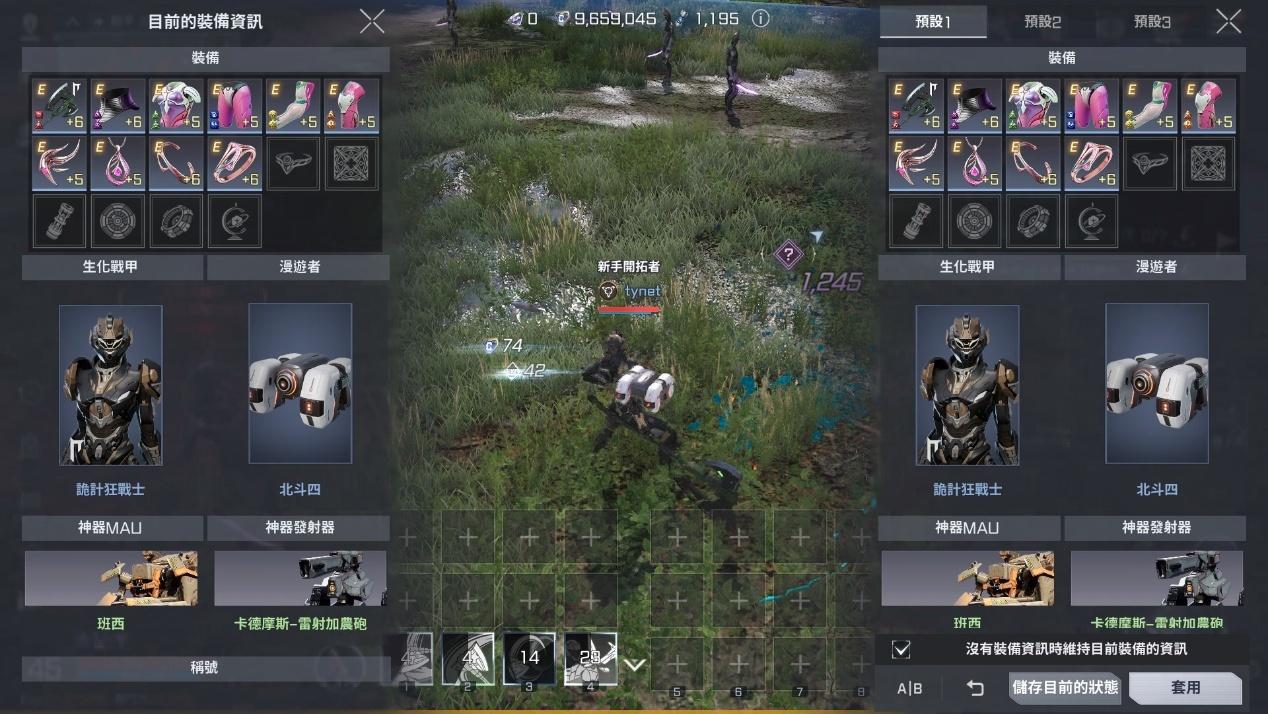Apply the preset with 套用
The width and height of the screenshot is (1268, 714).
[1185, 688]
